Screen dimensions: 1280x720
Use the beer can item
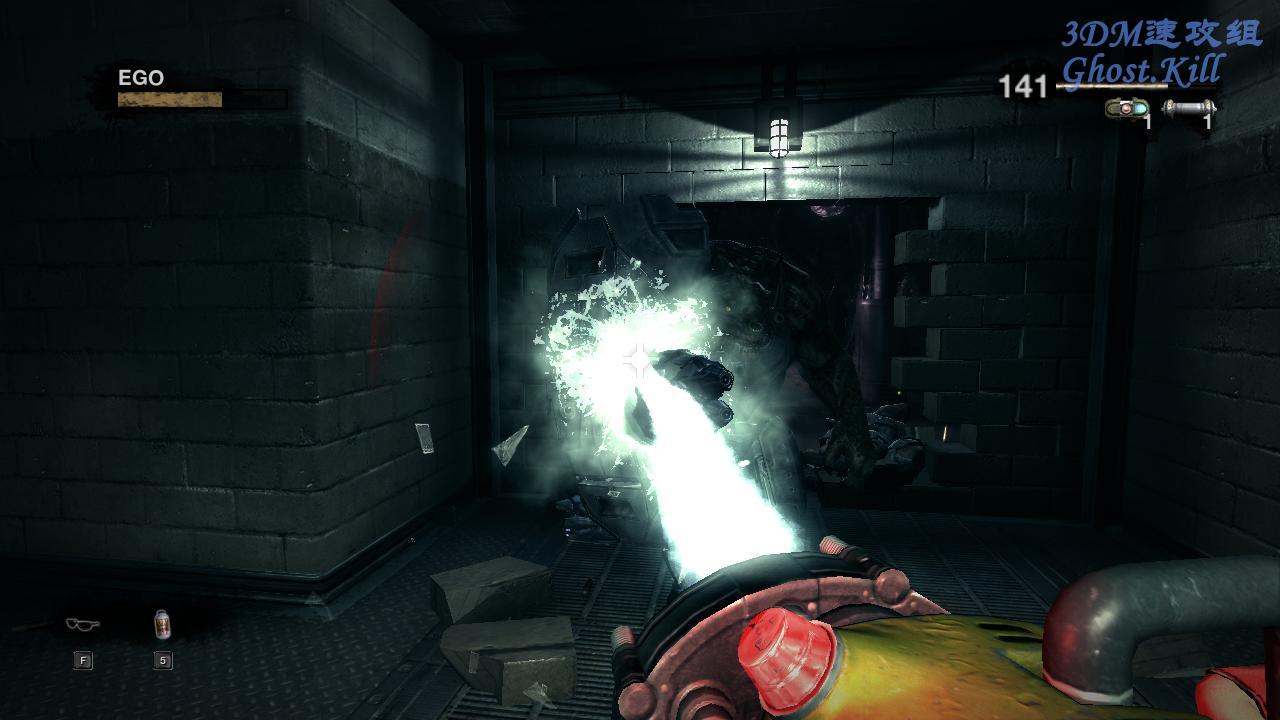click(162, 625)
